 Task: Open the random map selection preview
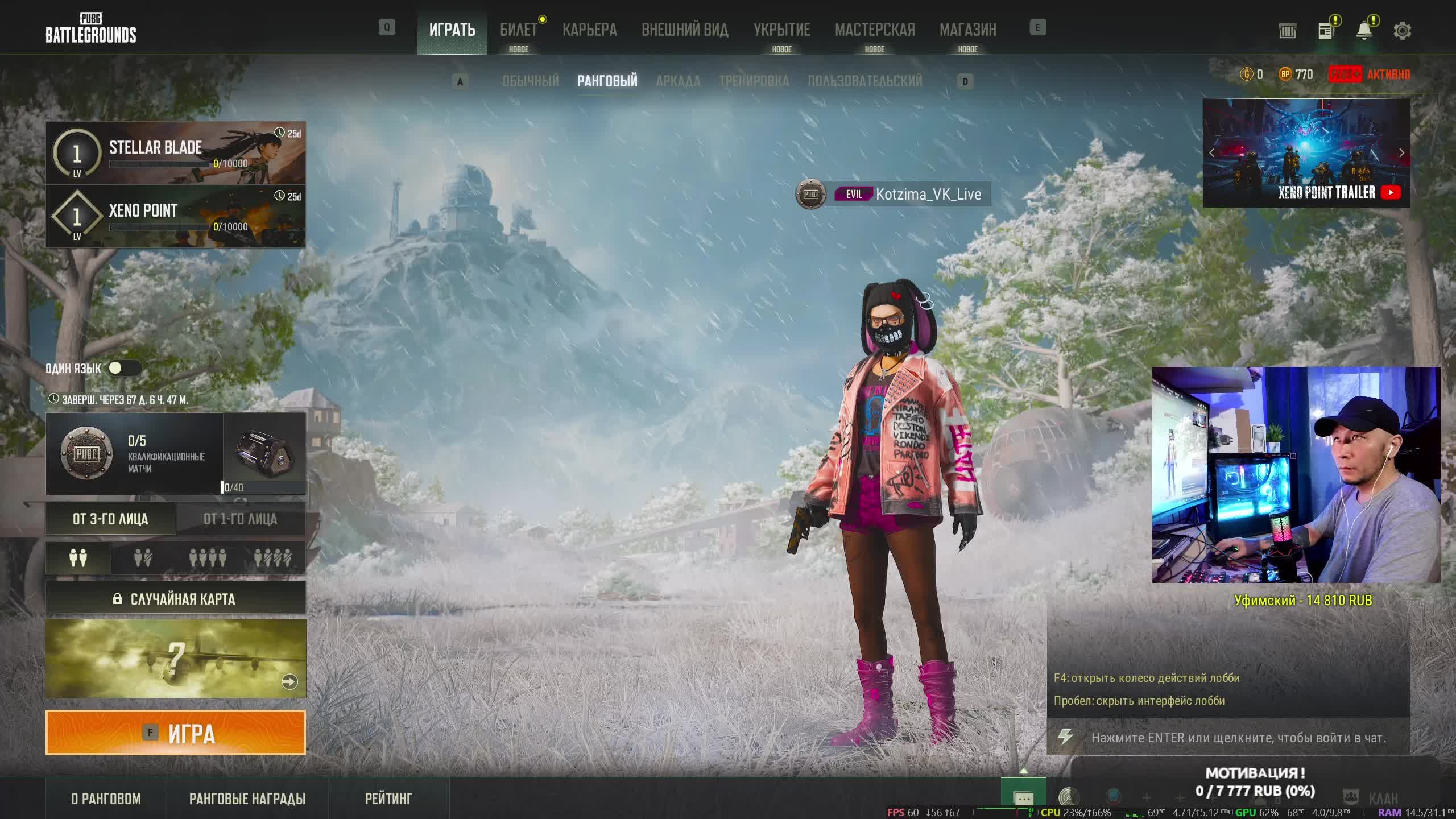tap(175, 659)
